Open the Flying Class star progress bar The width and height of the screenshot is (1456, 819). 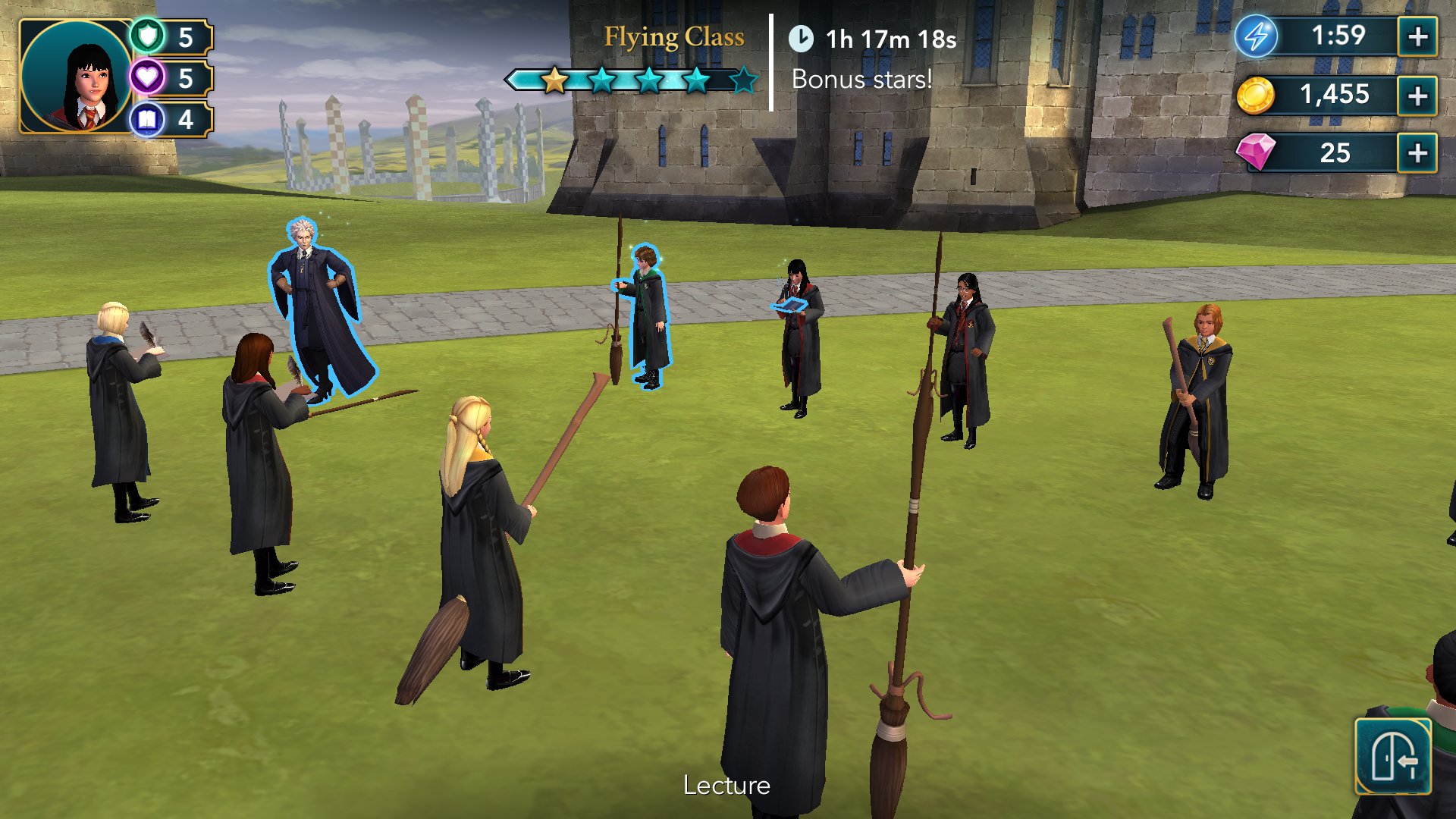(x=632, y=80)
